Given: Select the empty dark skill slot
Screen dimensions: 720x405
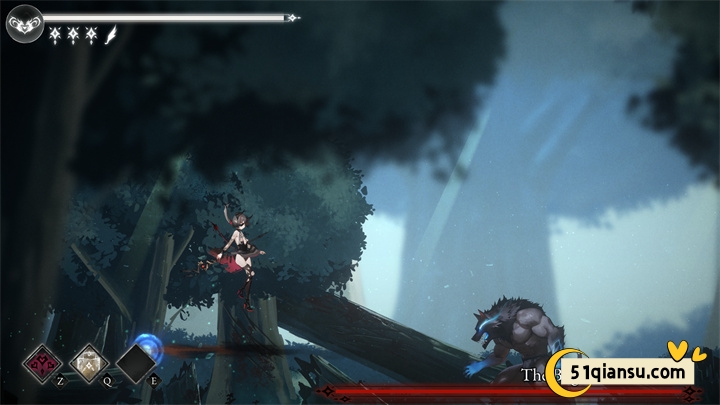Looking at the screenshot, I should tap(136, 363).
